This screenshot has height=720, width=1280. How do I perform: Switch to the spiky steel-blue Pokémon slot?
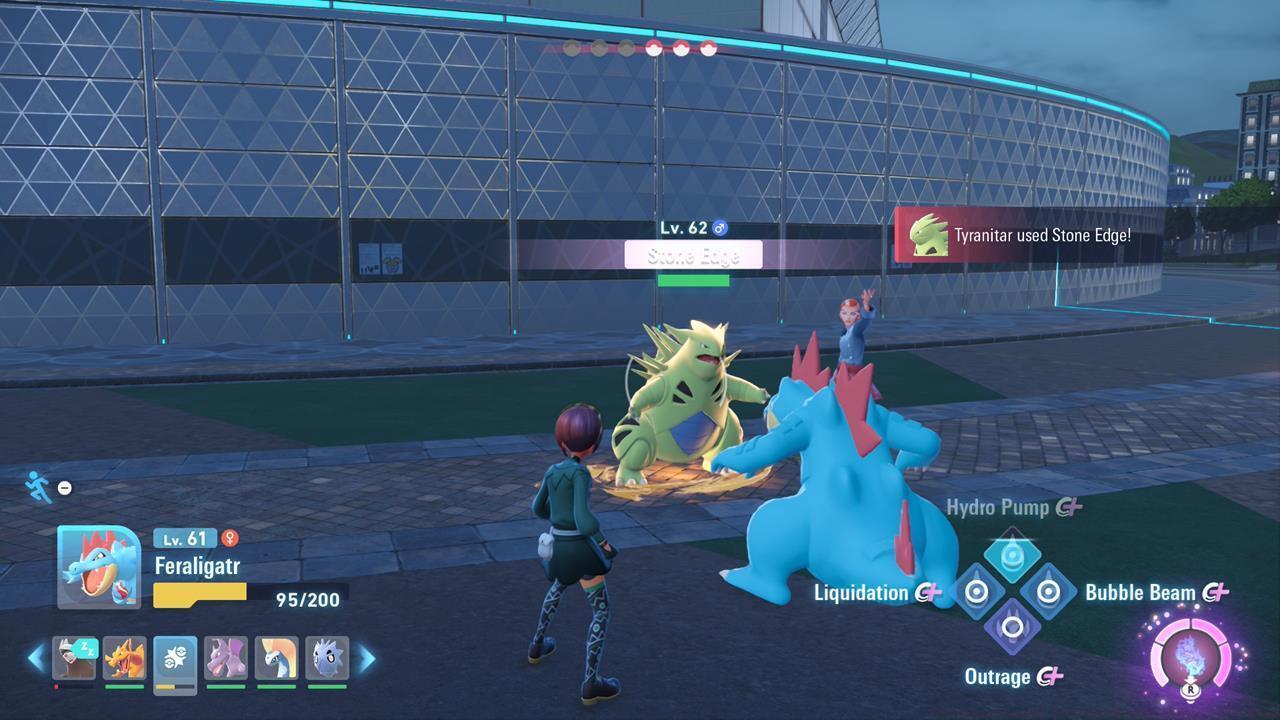click(327, 658)
